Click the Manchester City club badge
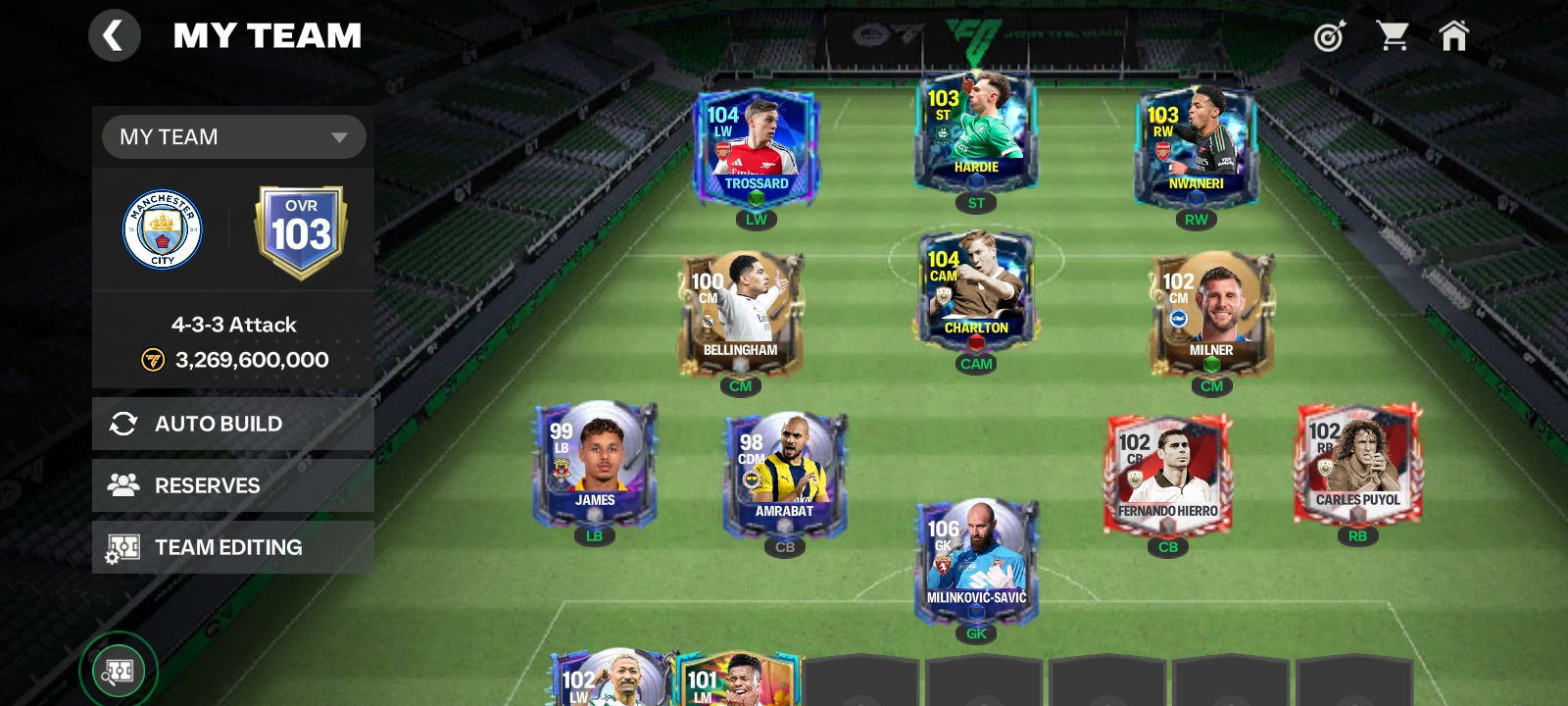The height and width of the screenshot is (706, 1568). pyautogui.click(x=163, y=227)
